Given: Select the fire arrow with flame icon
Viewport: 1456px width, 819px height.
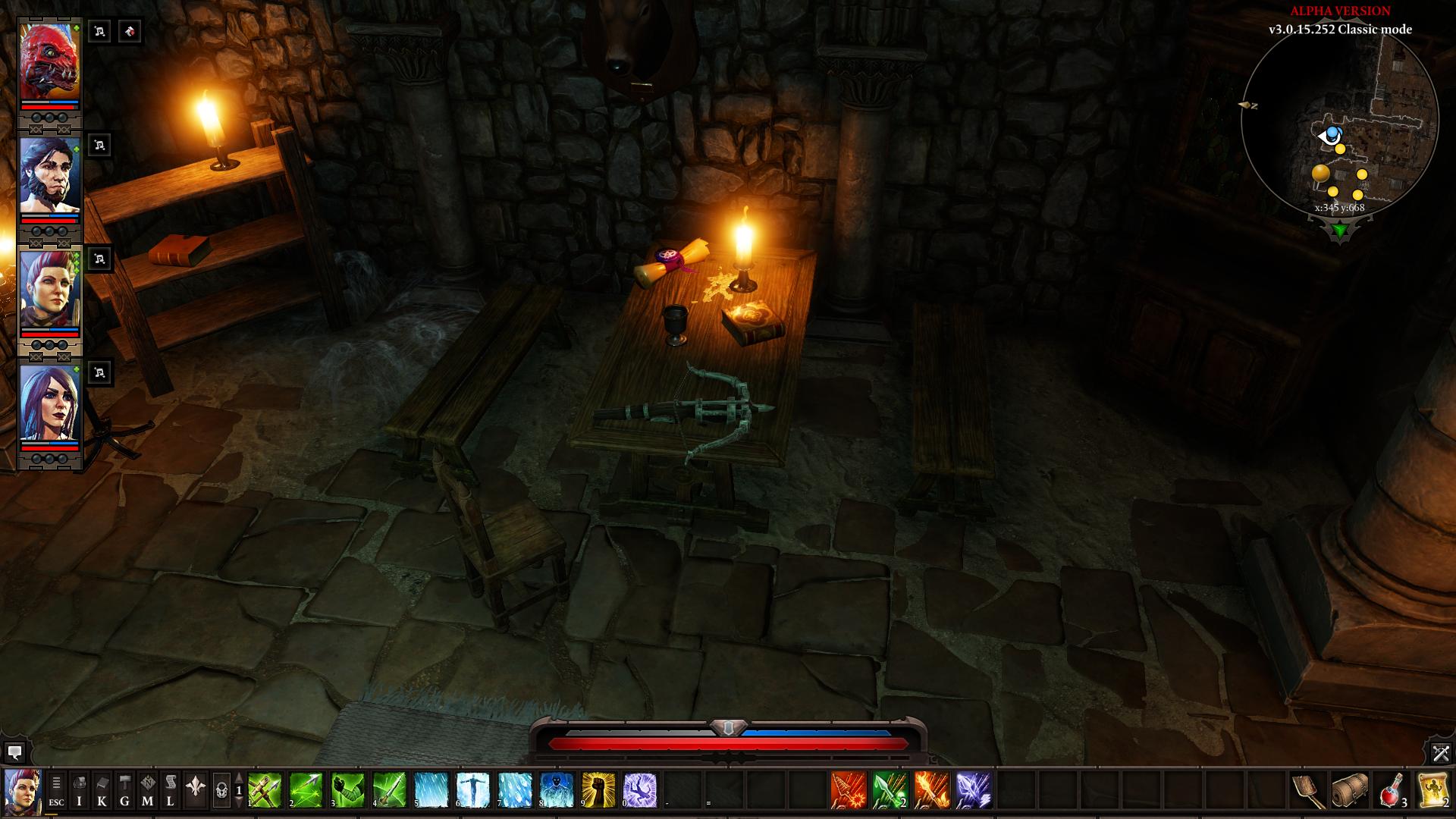Looking at the screenshot, I should (932, 791).
